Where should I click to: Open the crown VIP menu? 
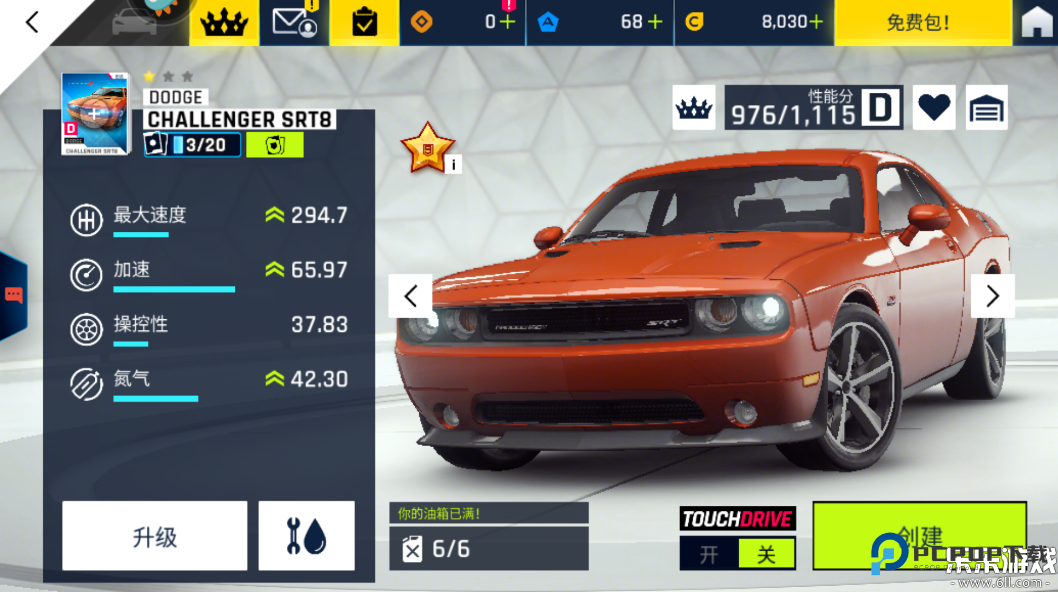pos(225,22)
